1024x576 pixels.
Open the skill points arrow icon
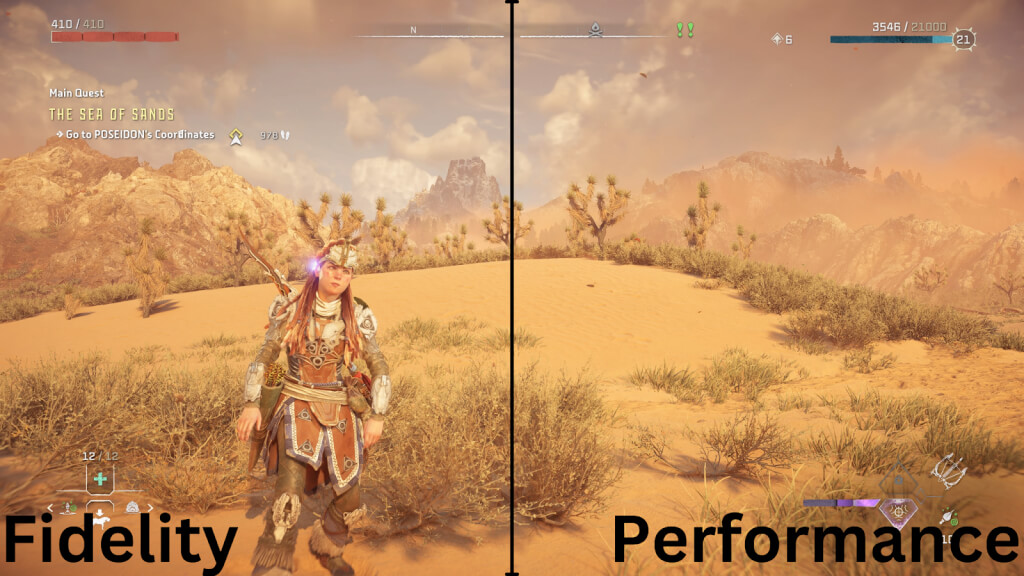(x=776, y=39)
